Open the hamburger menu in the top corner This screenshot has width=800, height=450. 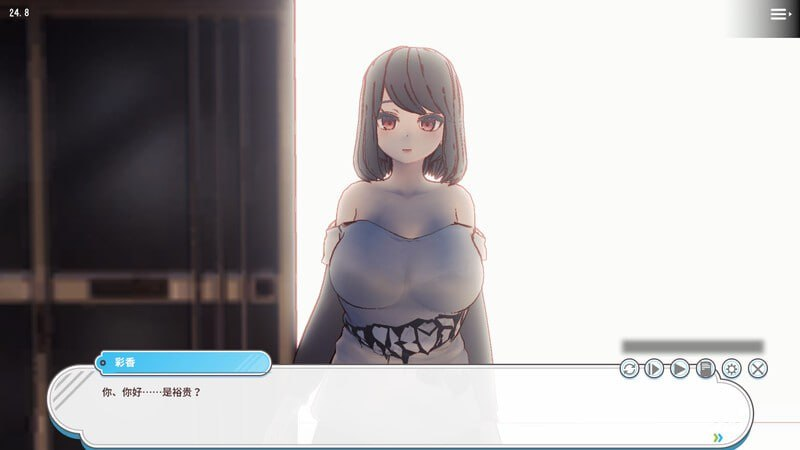pyautogui.click(x=779, y=14)
